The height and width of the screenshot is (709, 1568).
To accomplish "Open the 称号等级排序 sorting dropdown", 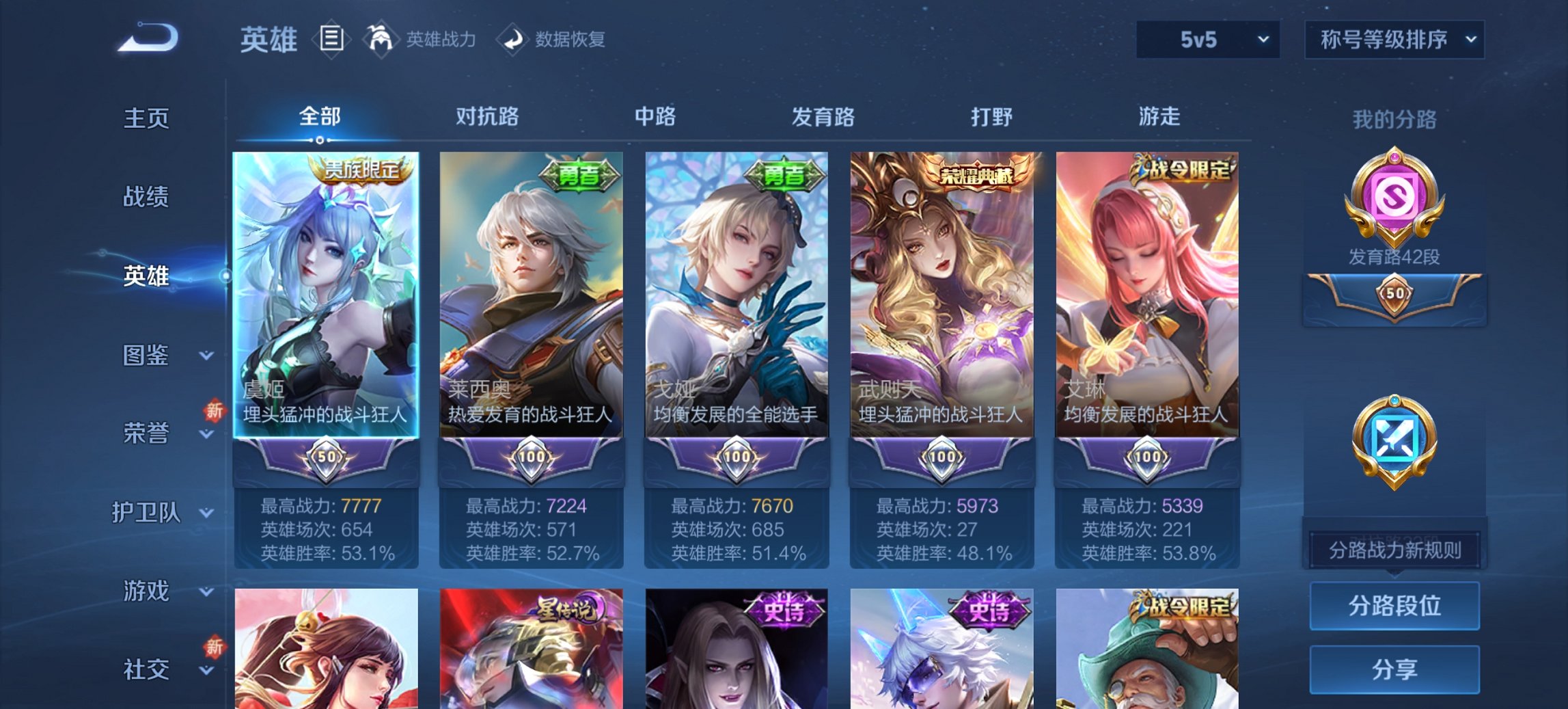I will click(1392, 40).
